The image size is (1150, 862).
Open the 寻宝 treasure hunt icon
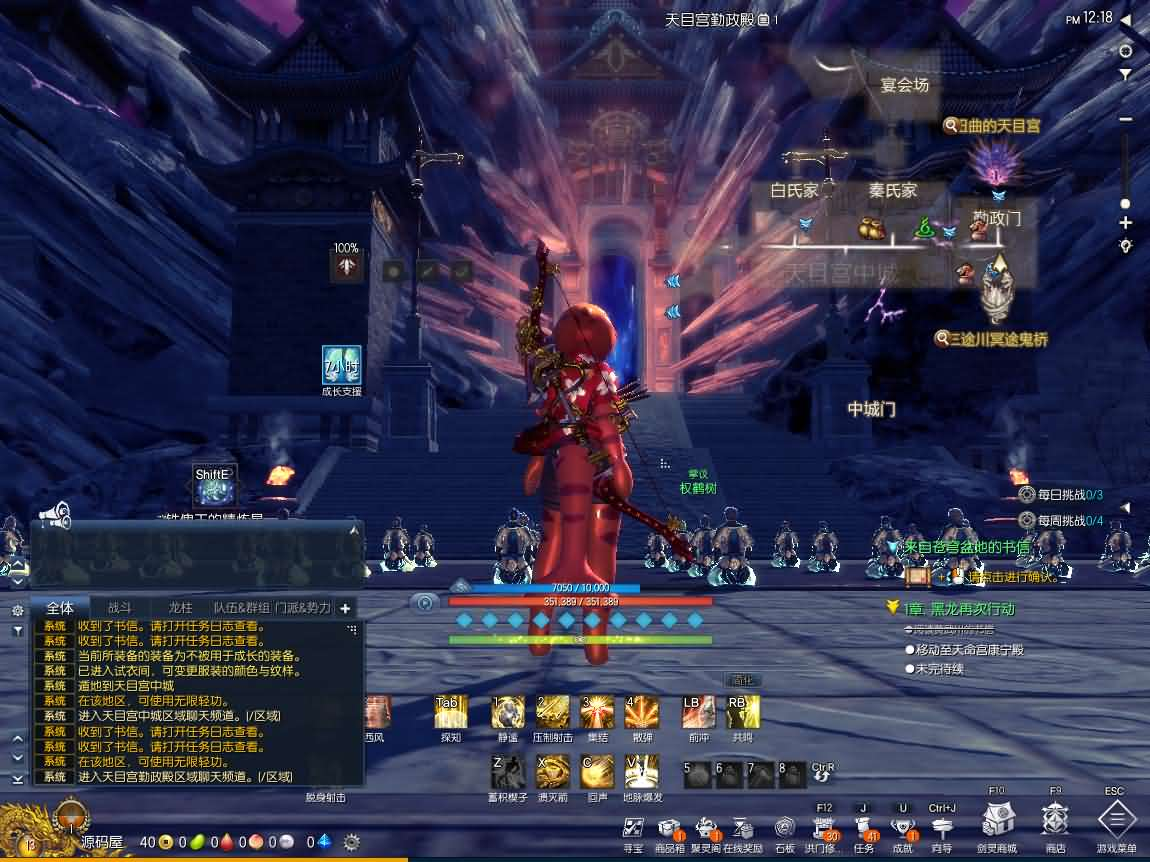(633, 829)
